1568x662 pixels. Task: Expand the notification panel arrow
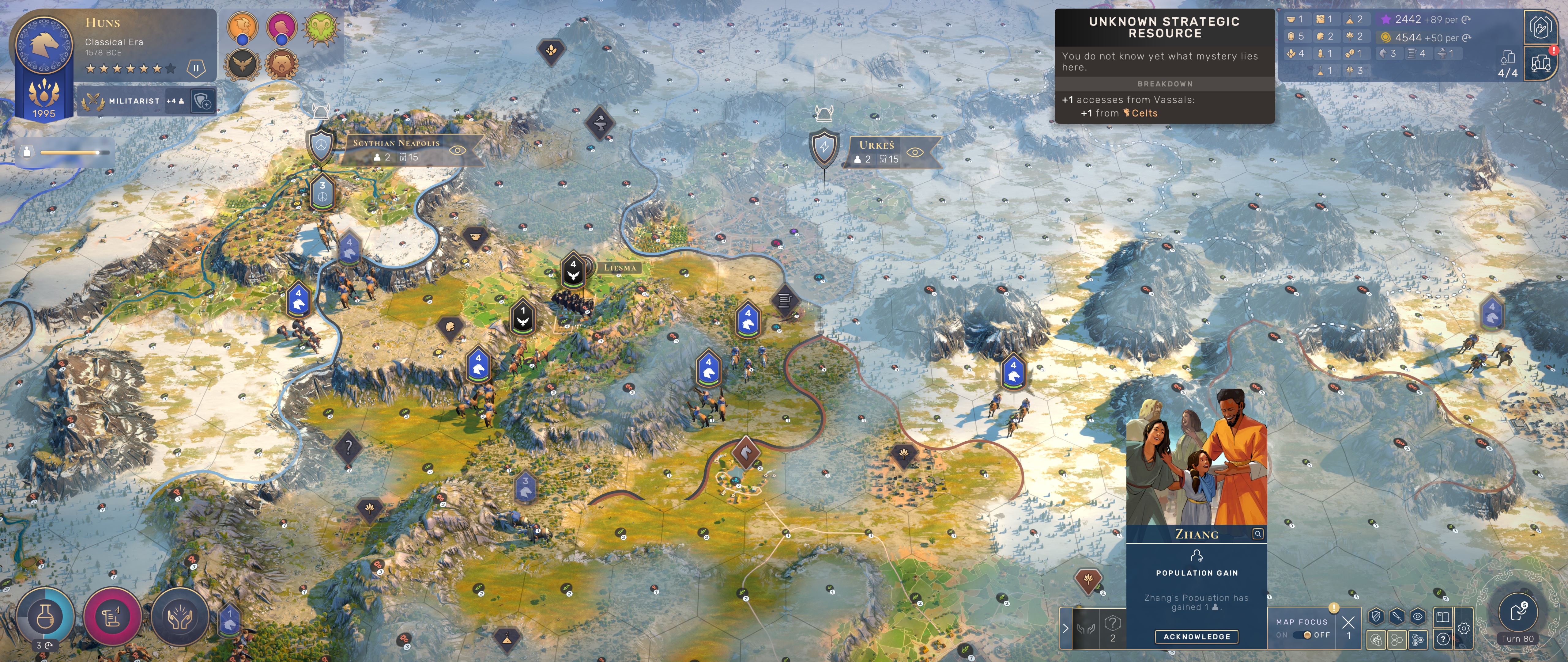coord(1066,628)
